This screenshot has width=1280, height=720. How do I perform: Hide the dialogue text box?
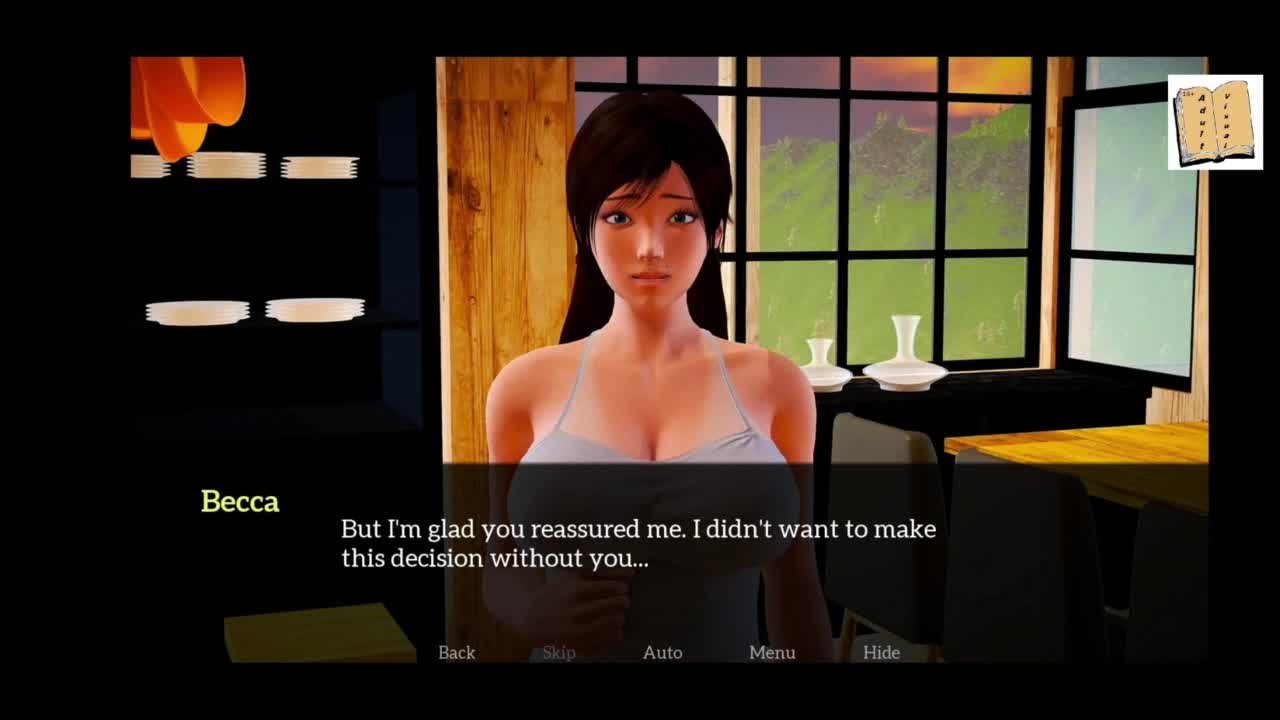(881, 652)
